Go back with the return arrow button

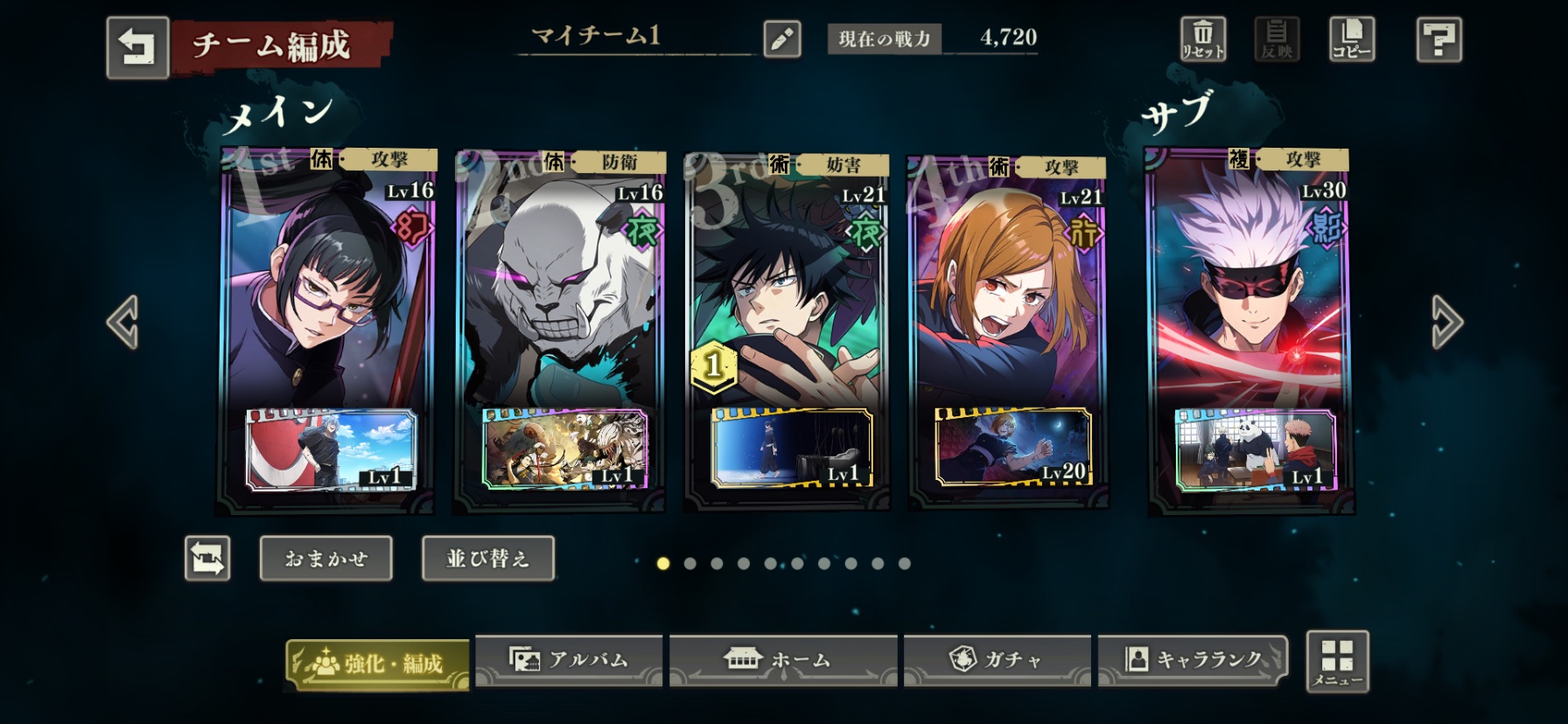137,47
